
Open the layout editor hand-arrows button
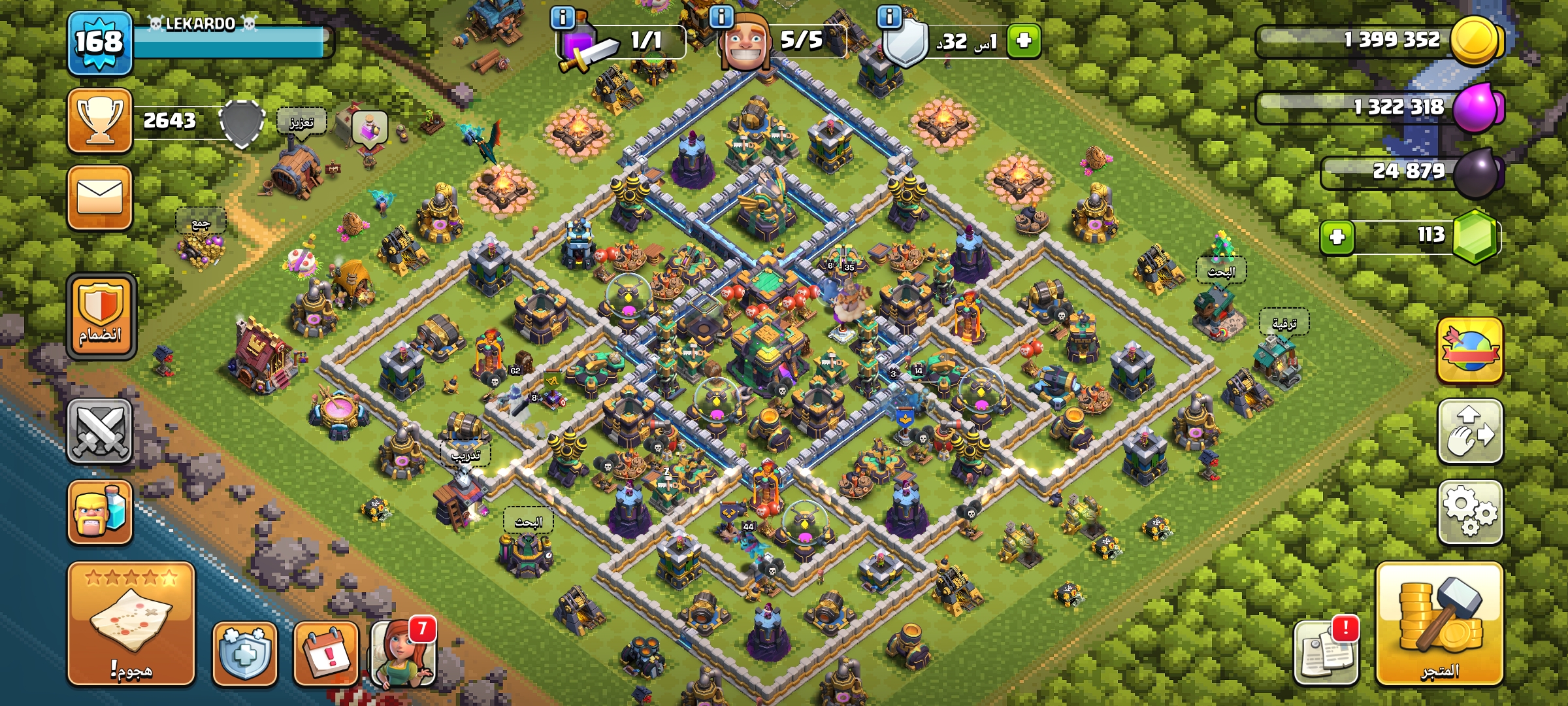click(1470, 431)
